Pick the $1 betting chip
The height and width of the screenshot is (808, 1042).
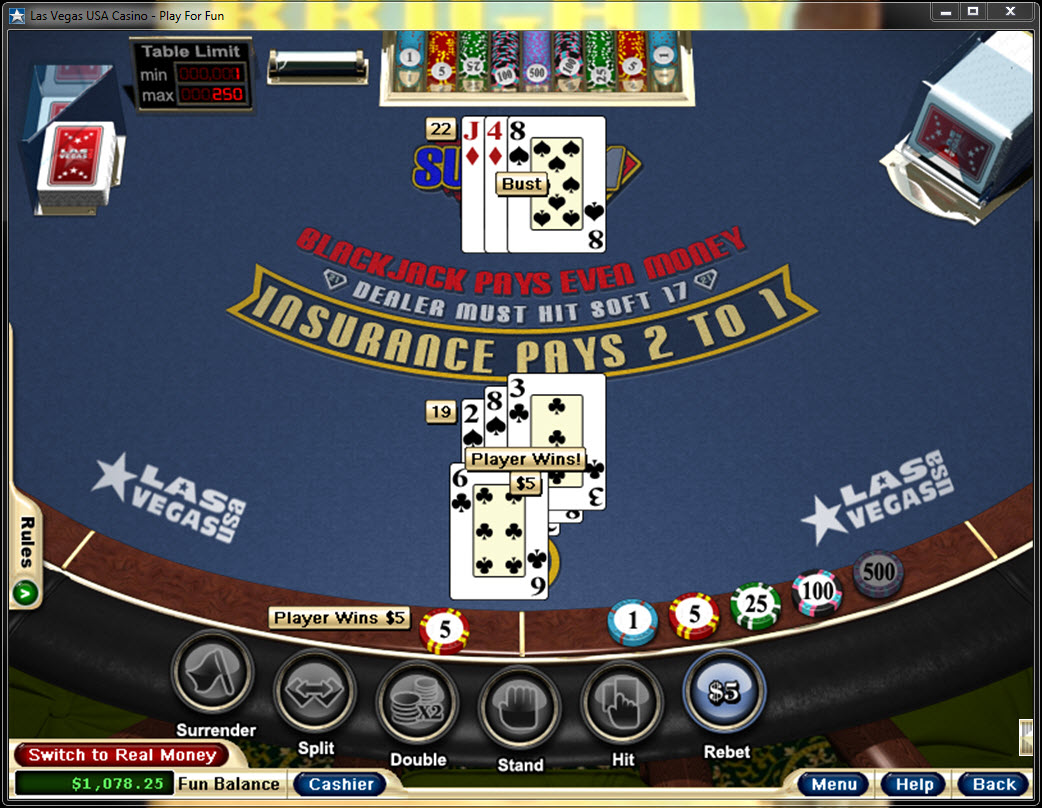point(632,622)
